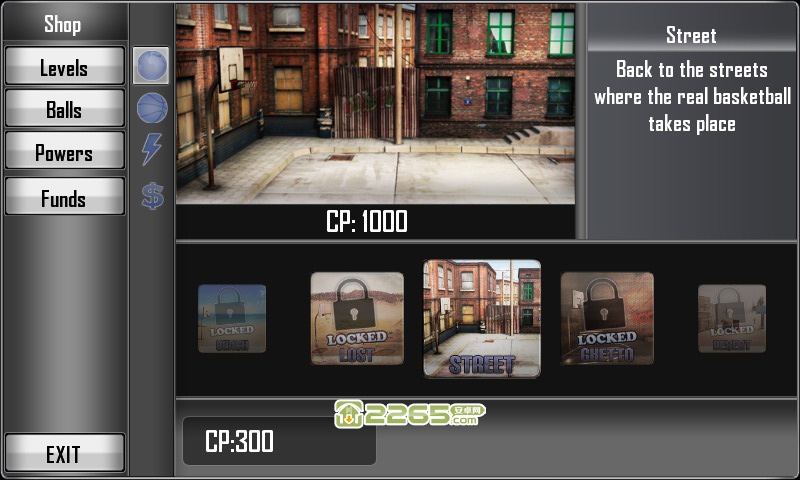Select the locked Ghetto level
800x480 pixels.
click(607, 319)
